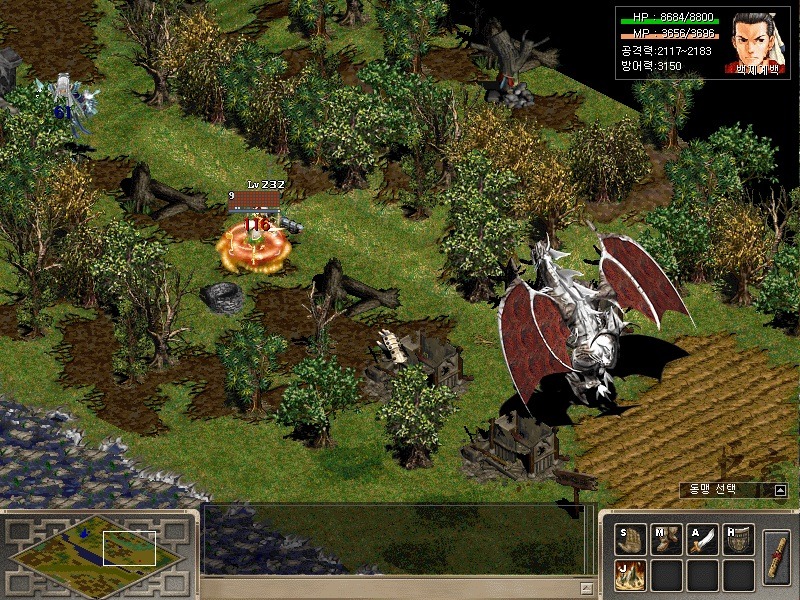Expand the 동맹 선택 alliance selection arrow
800x600 pixels.
tap(779, 490)
